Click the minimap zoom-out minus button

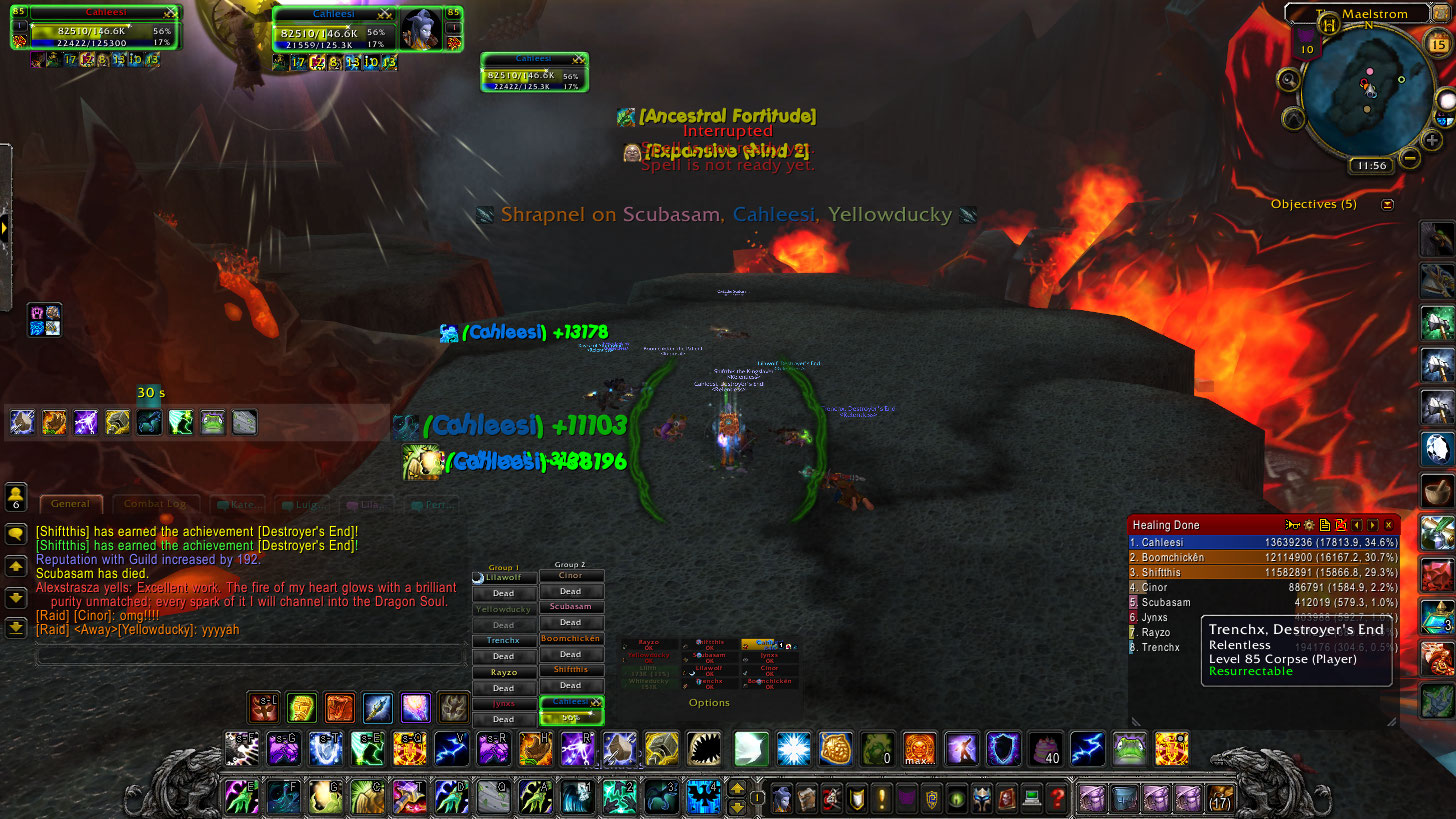[1409, 157]
